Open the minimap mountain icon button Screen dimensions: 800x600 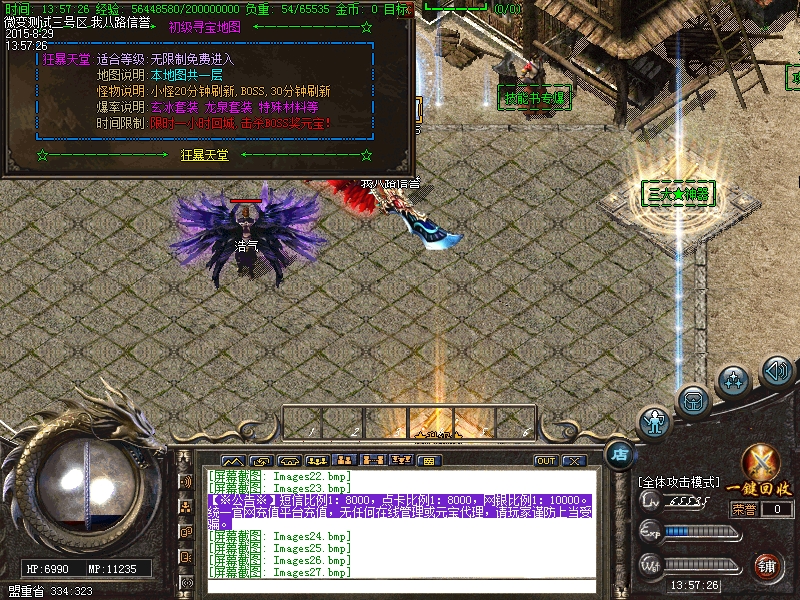point(233,461)
